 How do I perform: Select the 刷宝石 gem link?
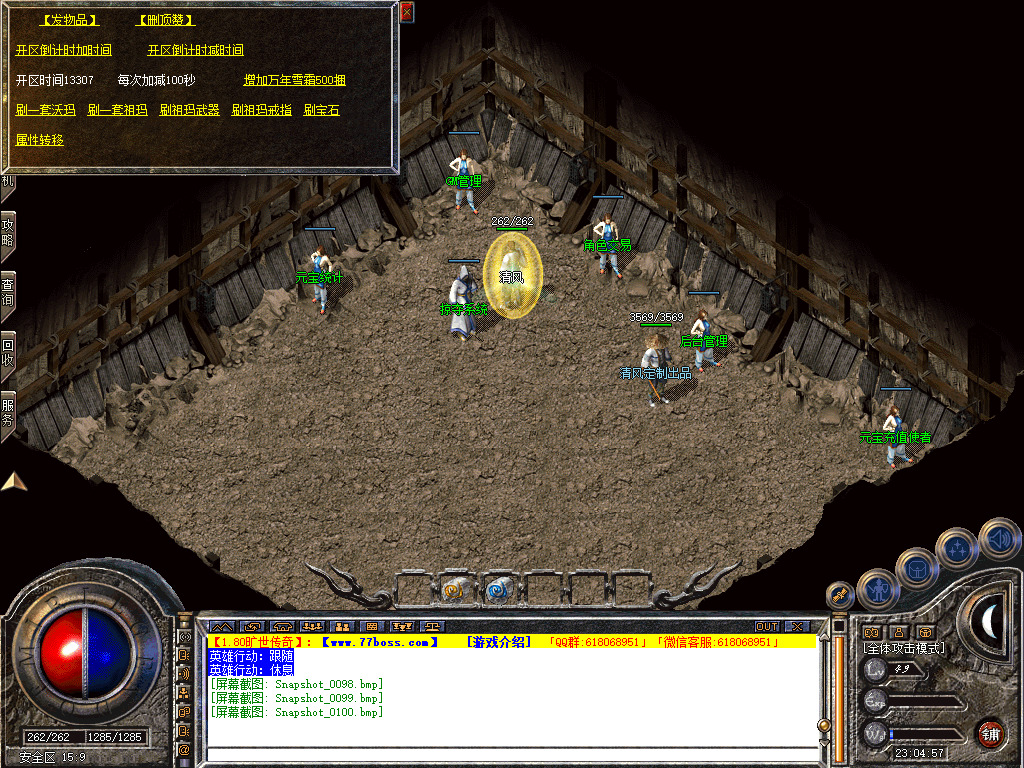pyautogui.click(x=321, y=110)
